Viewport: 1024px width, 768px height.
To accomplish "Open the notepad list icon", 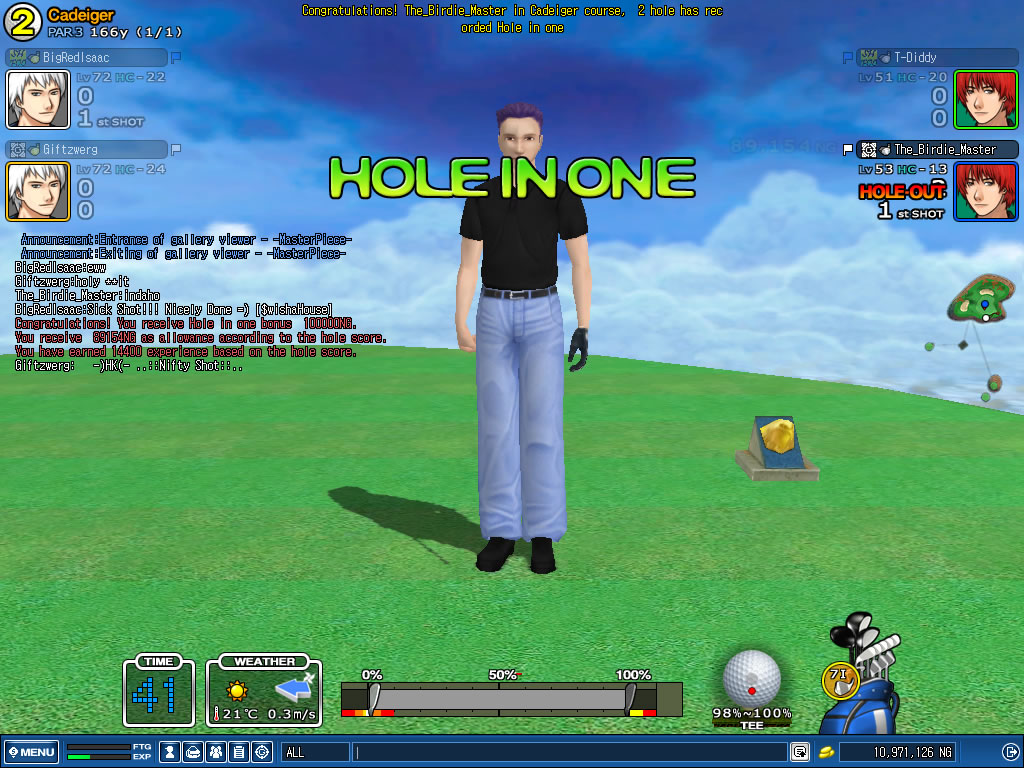I will click(239, 752).
